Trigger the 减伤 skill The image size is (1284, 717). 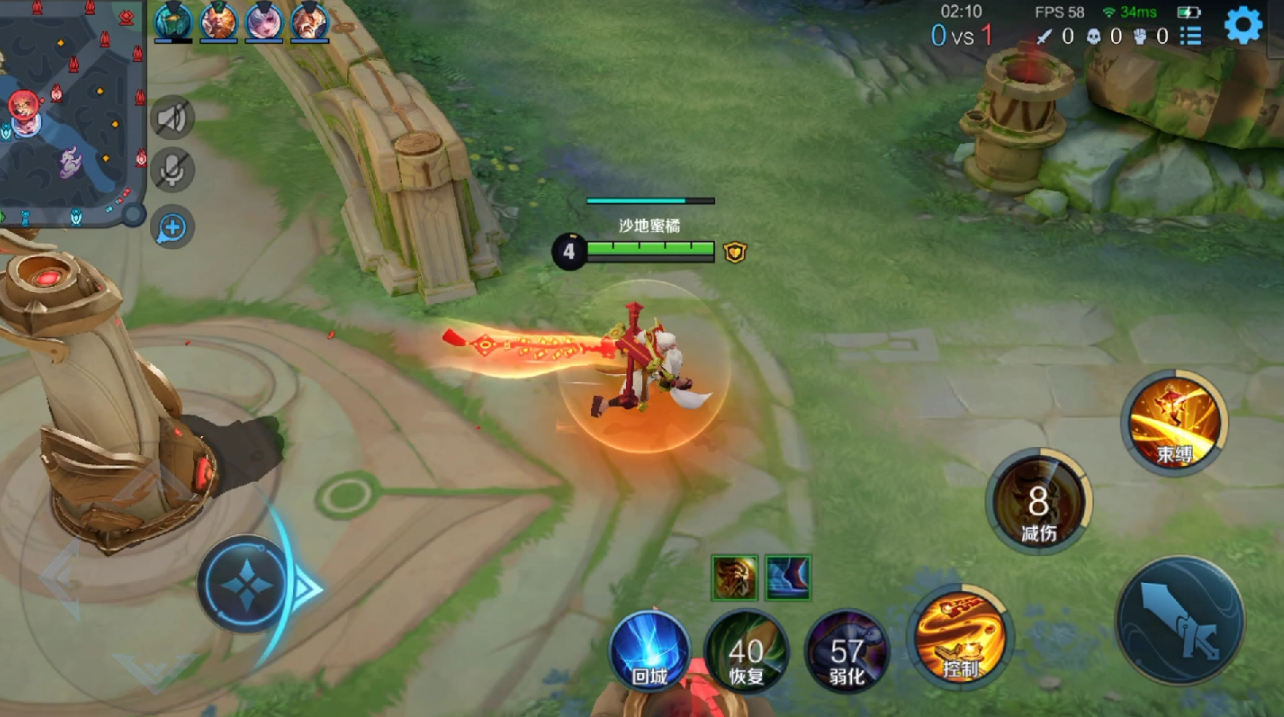[1039, 501]
